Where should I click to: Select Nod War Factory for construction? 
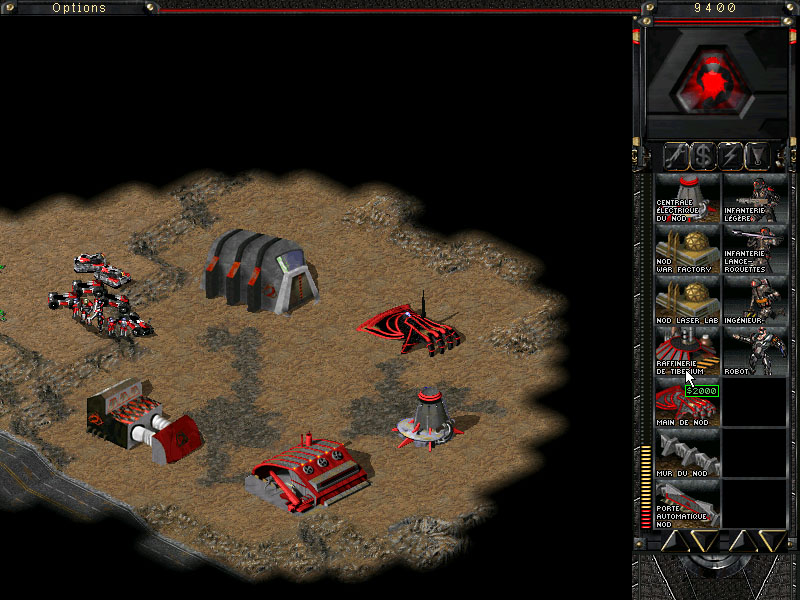tap(687, 250)
